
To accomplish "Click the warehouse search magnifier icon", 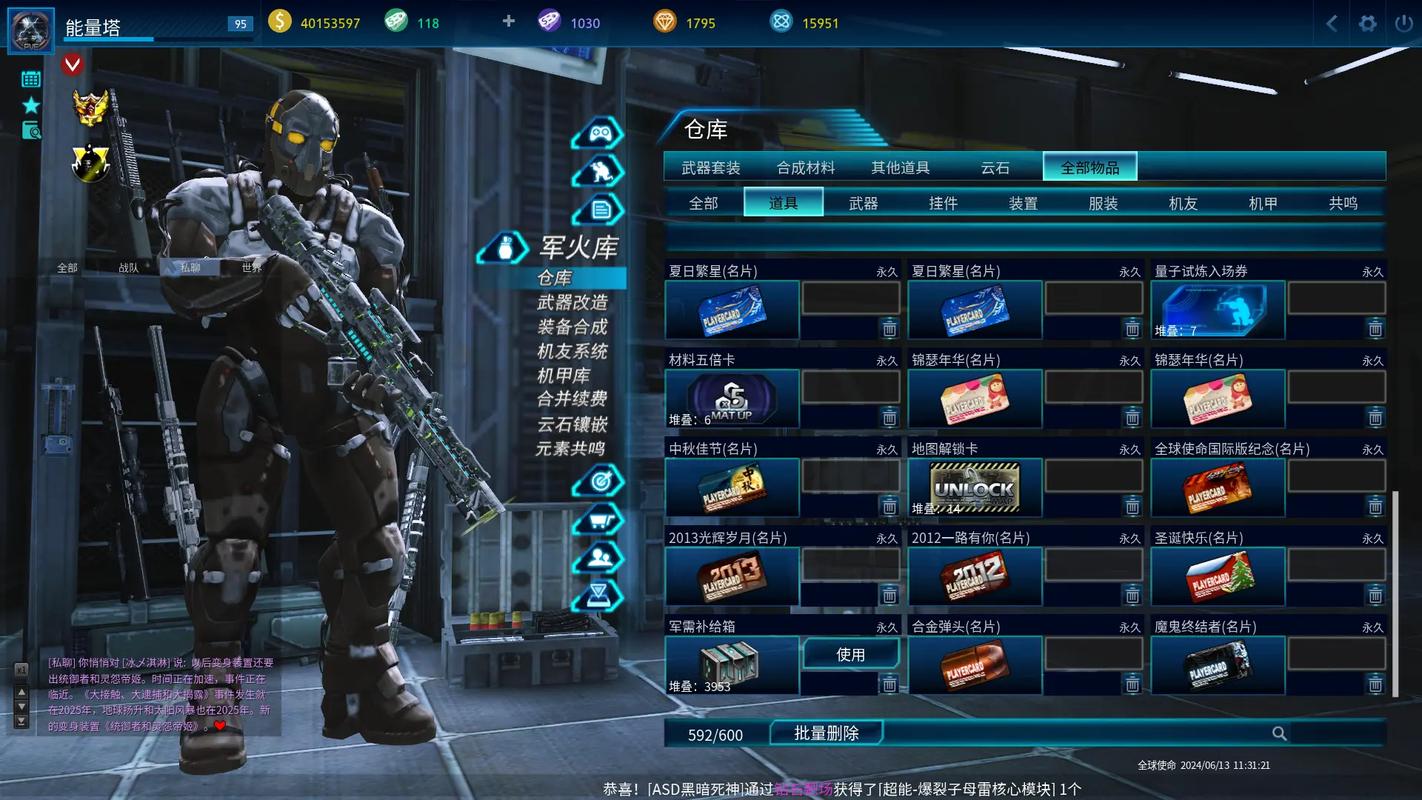I will tap(1279, 734).
